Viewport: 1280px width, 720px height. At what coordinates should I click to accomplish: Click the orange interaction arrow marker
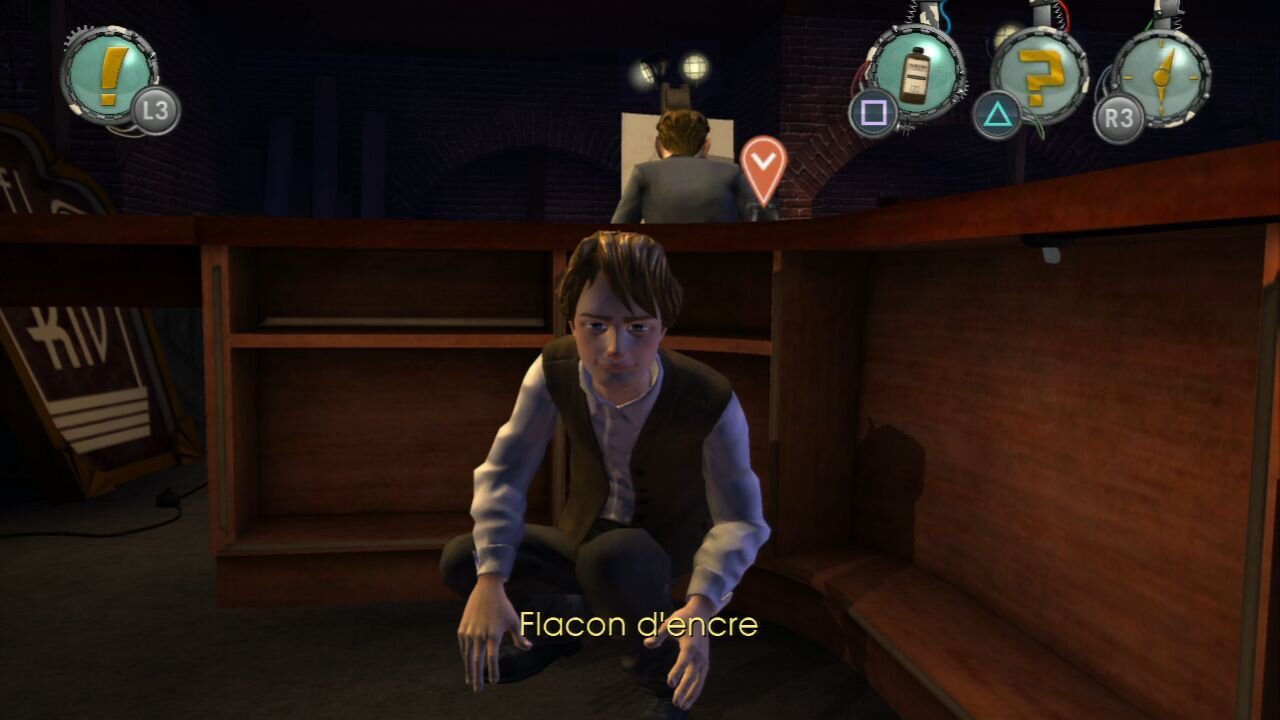point(763,163)
